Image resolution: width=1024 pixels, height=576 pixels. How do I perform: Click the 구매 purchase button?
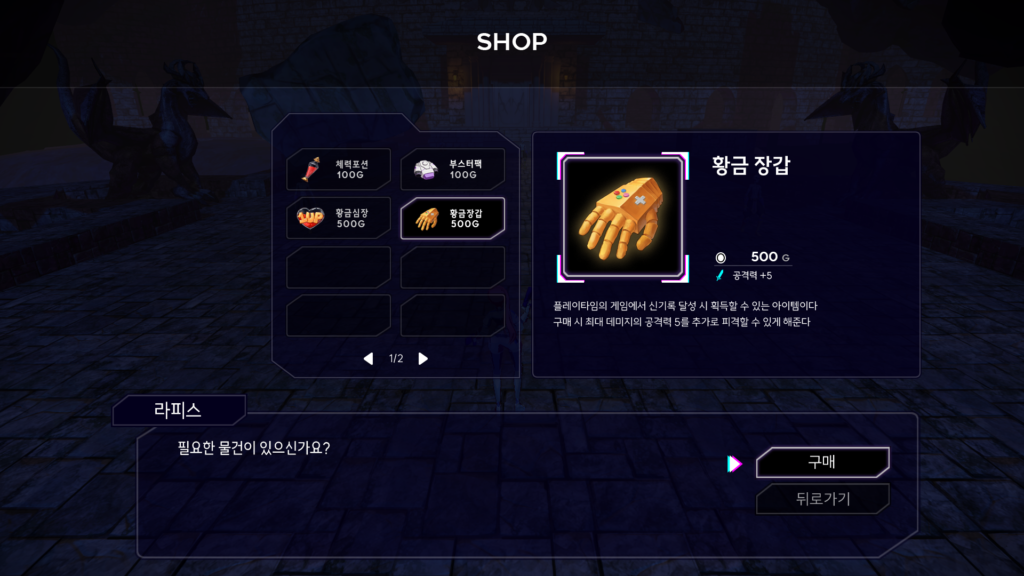(x=822, y=463)
